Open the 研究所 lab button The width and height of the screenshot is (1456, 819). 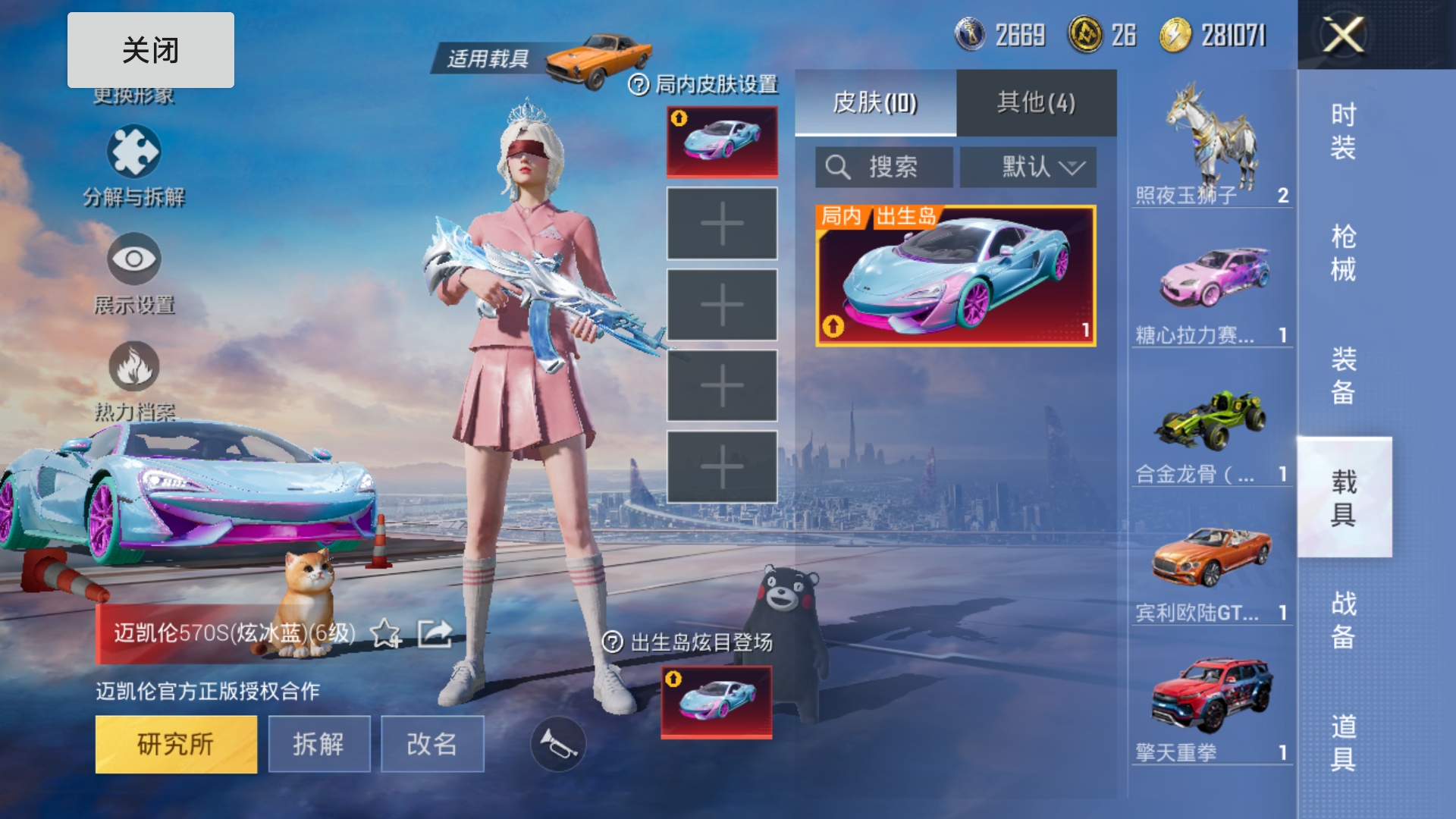pyautogui.click(x=176, y=744)
